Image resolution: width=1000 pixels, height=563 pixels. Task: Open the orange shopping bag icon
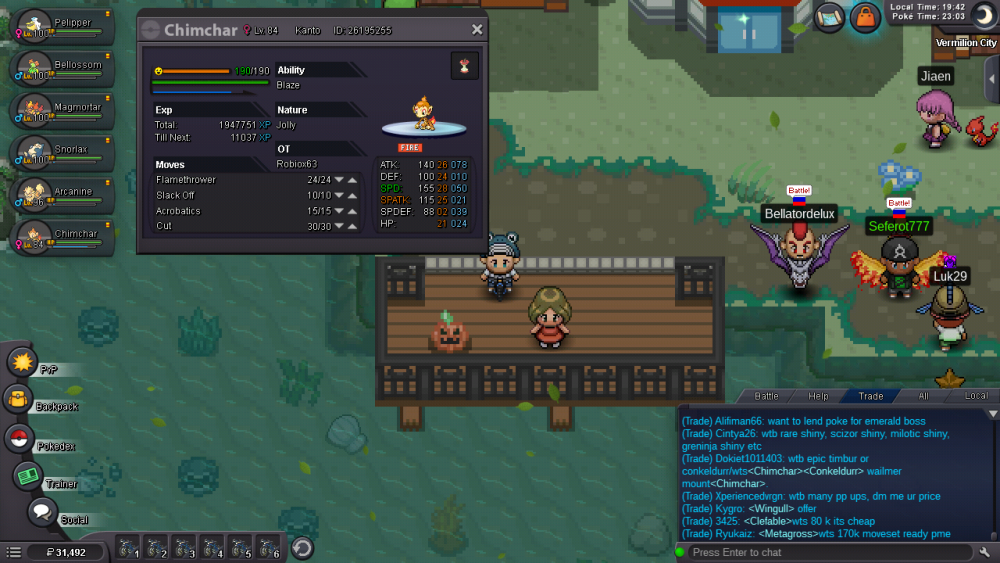(x=864, y=17)
